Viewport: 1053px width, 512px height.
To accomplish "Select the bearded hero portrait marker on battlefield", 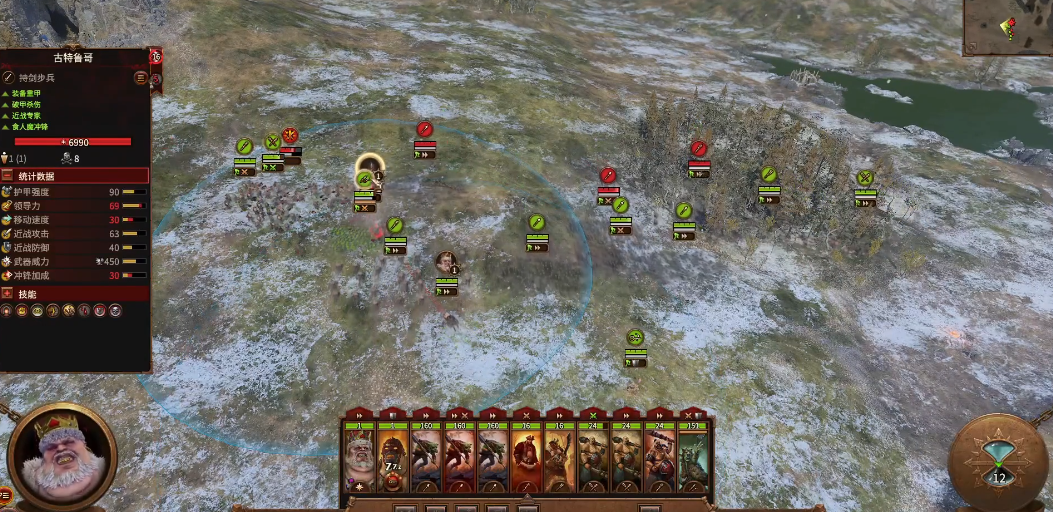I will point(446,263).
